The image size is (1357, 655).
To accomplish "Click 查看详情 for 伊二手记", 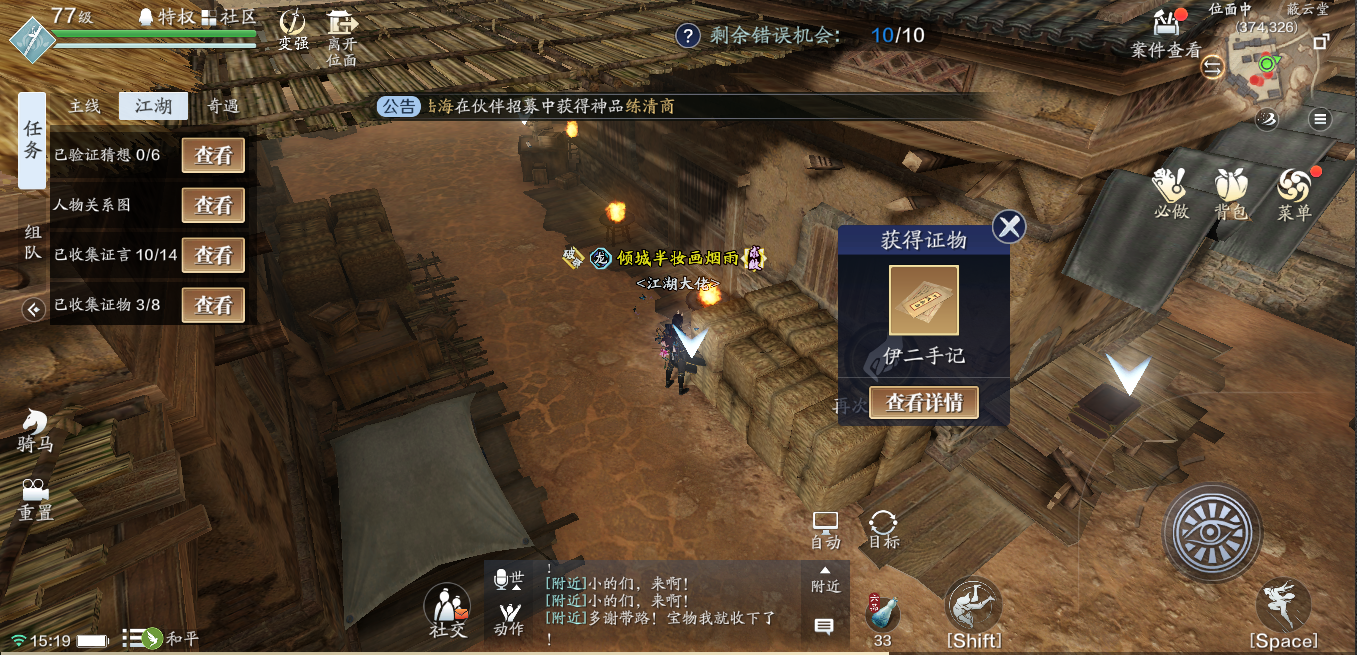I will click(923, 403).
